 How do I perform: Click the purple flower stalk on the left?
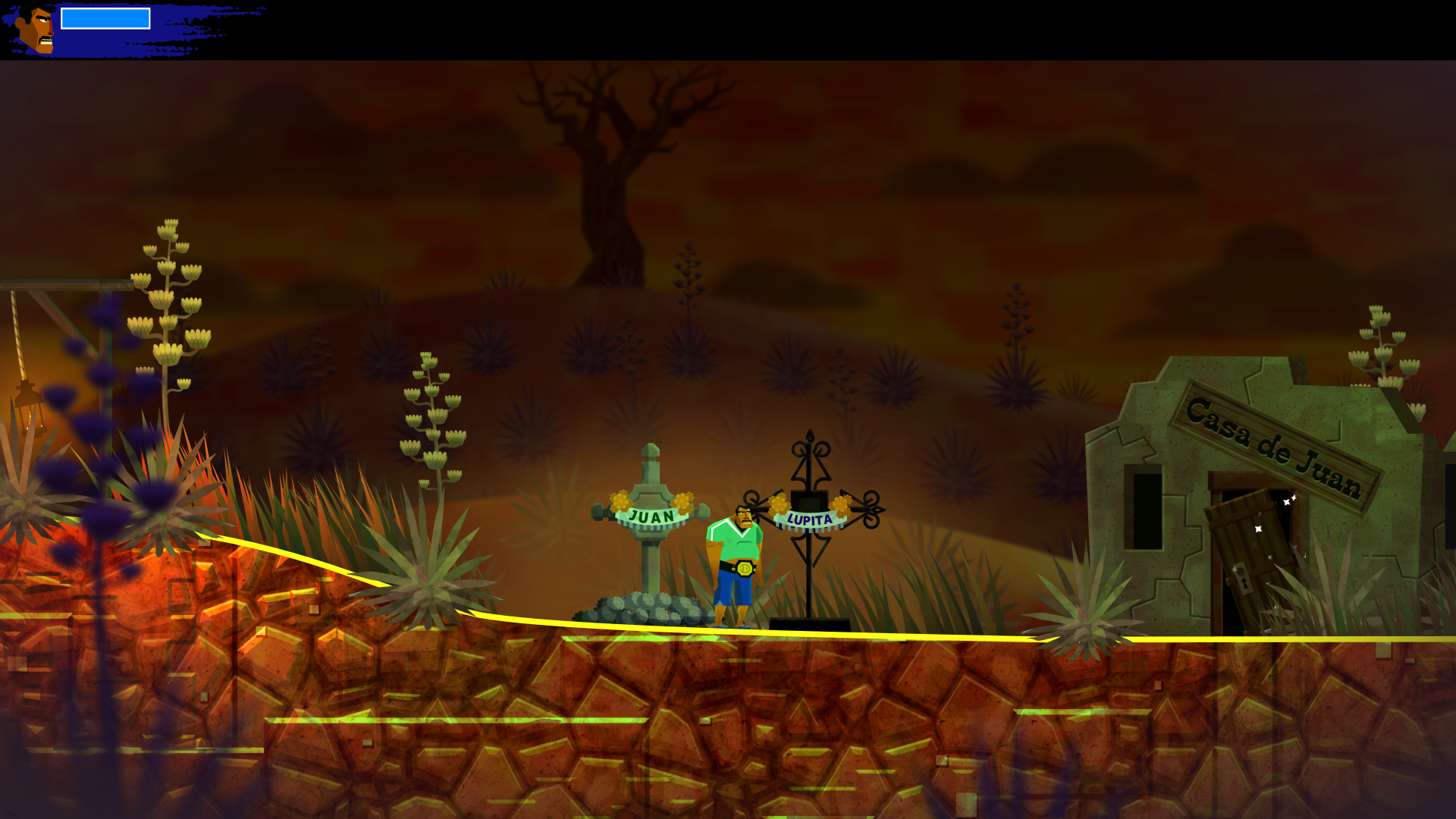tap(97, 379)
